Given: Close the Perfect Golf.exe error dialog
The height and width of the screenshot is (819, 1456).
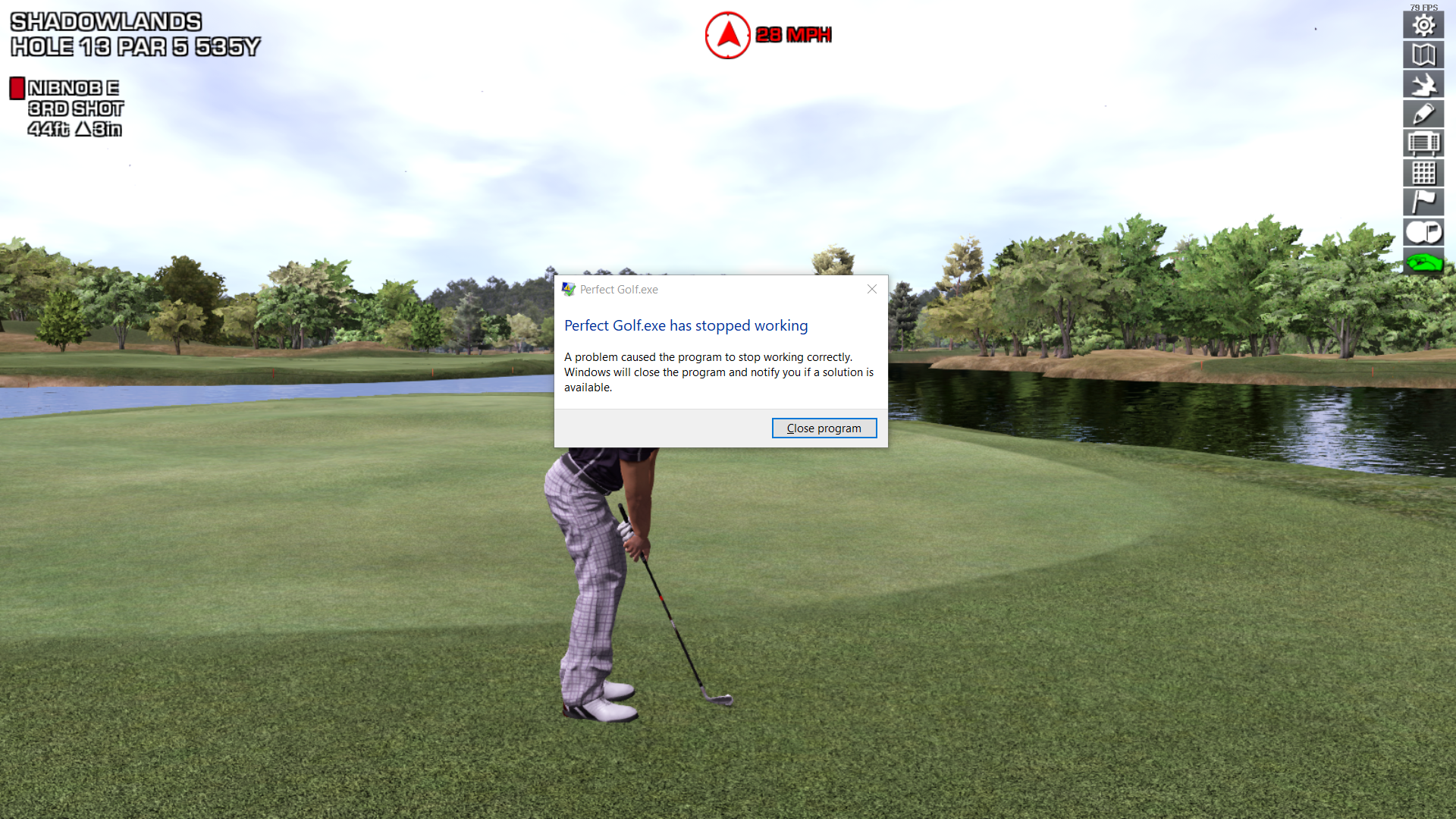Looking at the screenshot, I should click(872, 289).
